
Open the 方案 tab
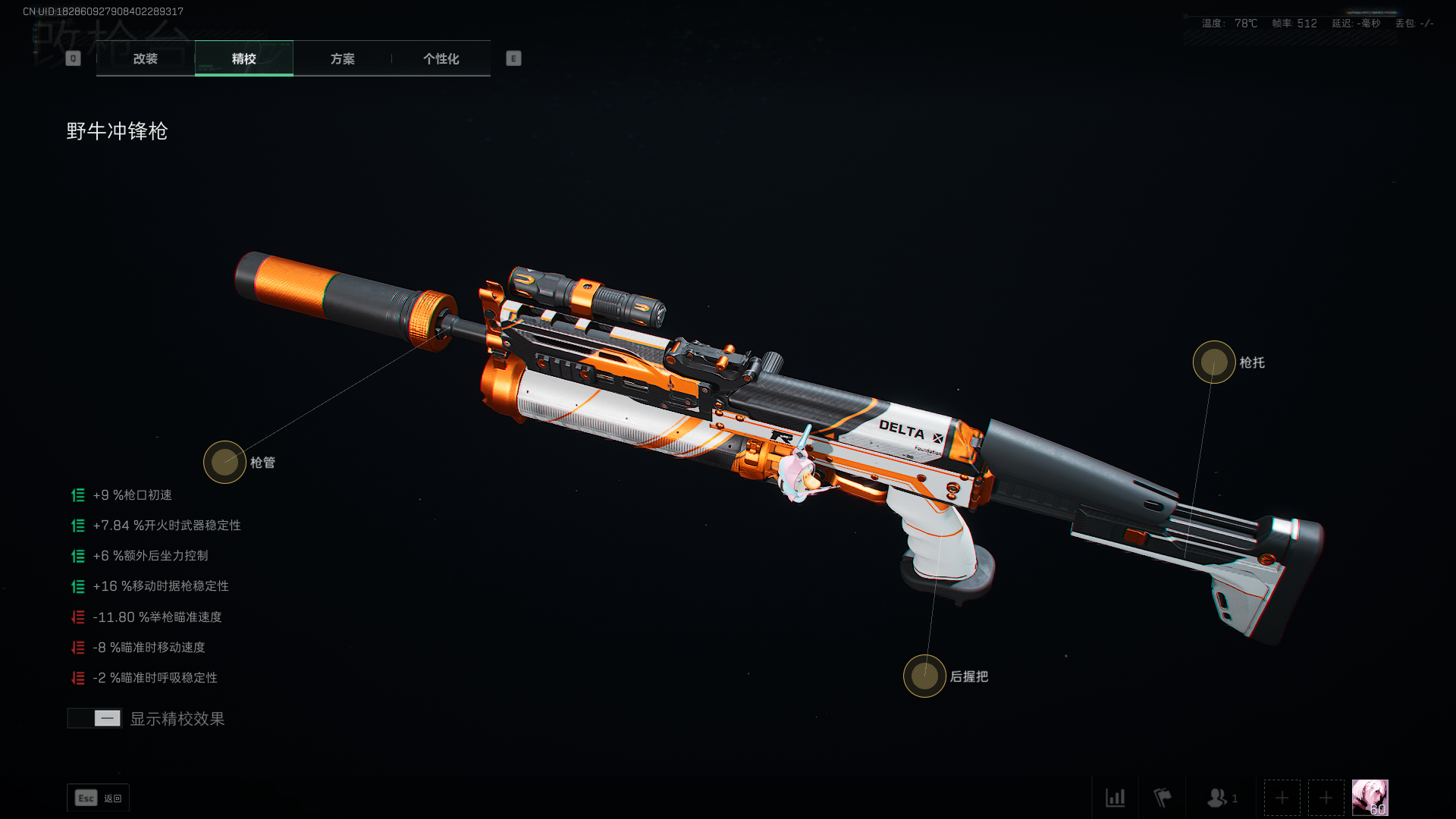[342, 58]
